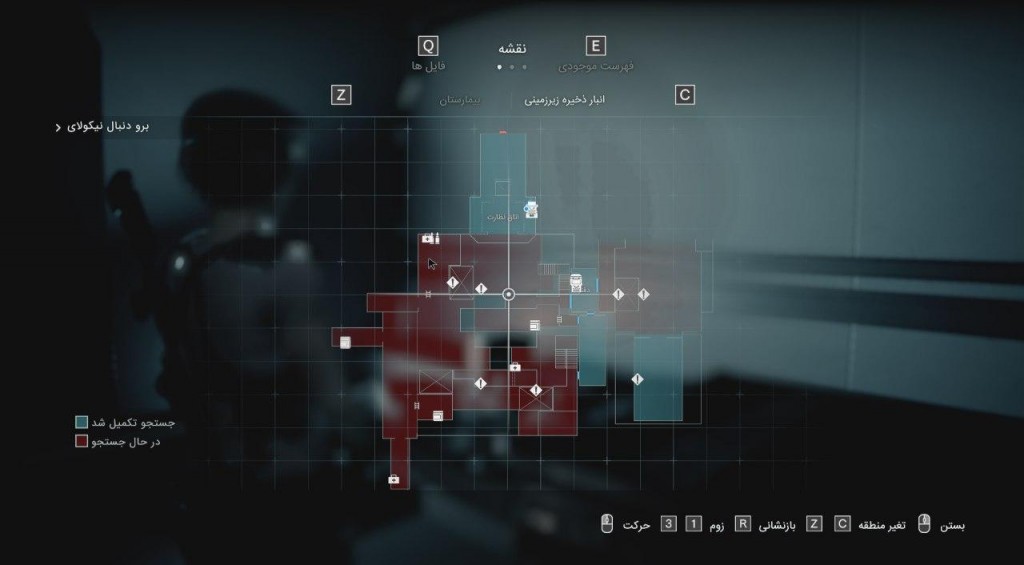Select the case icon outside the rooms at map bottom

tap(394, 480)
